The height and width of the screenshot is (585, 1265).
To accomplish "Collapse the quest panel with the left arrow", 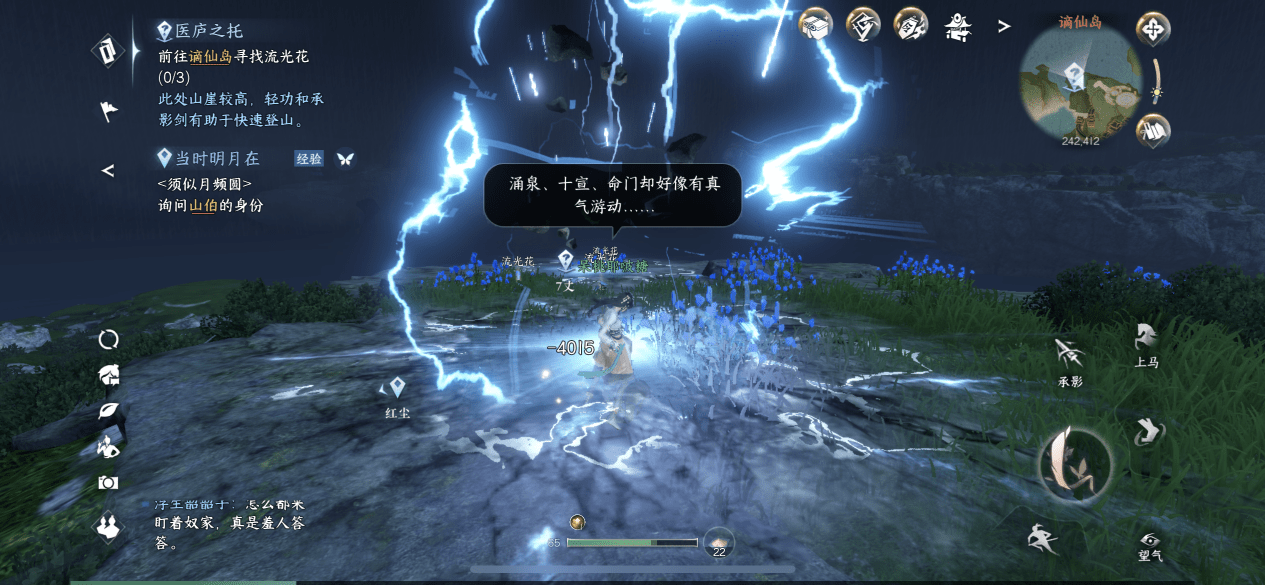I will pos(108,171).
